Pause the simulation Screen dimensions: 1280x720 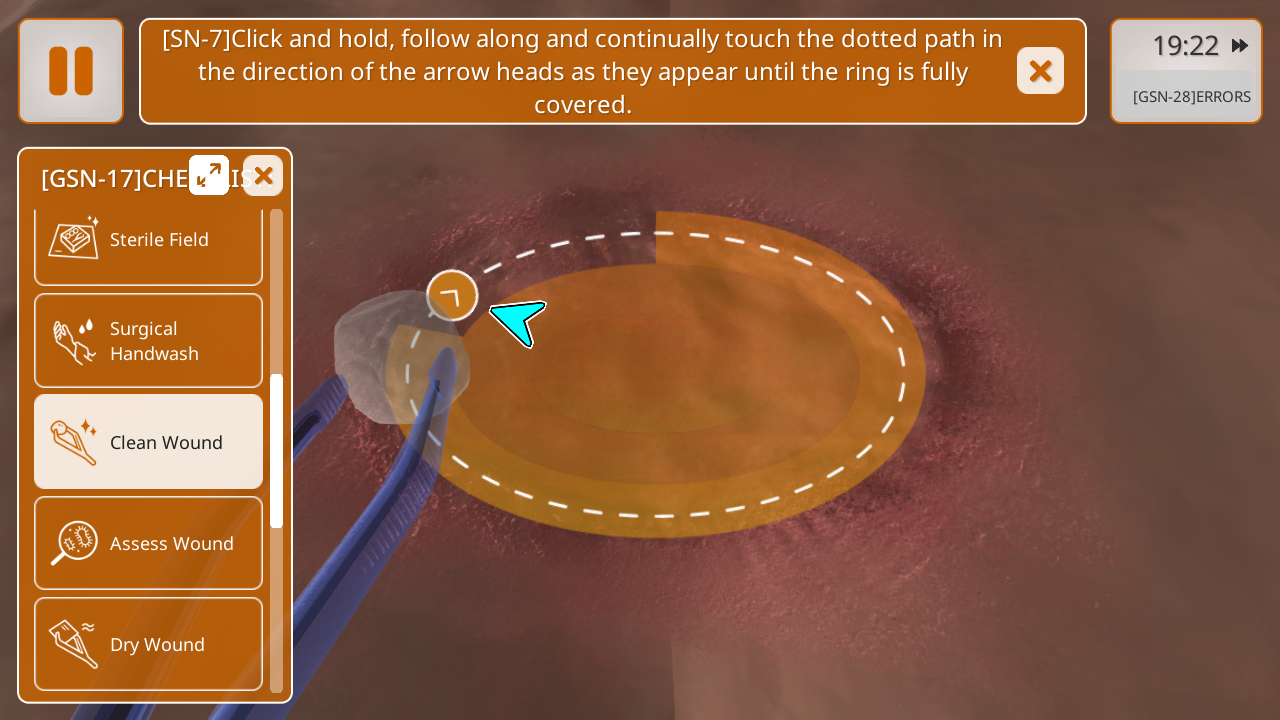(x=71, y=71)
